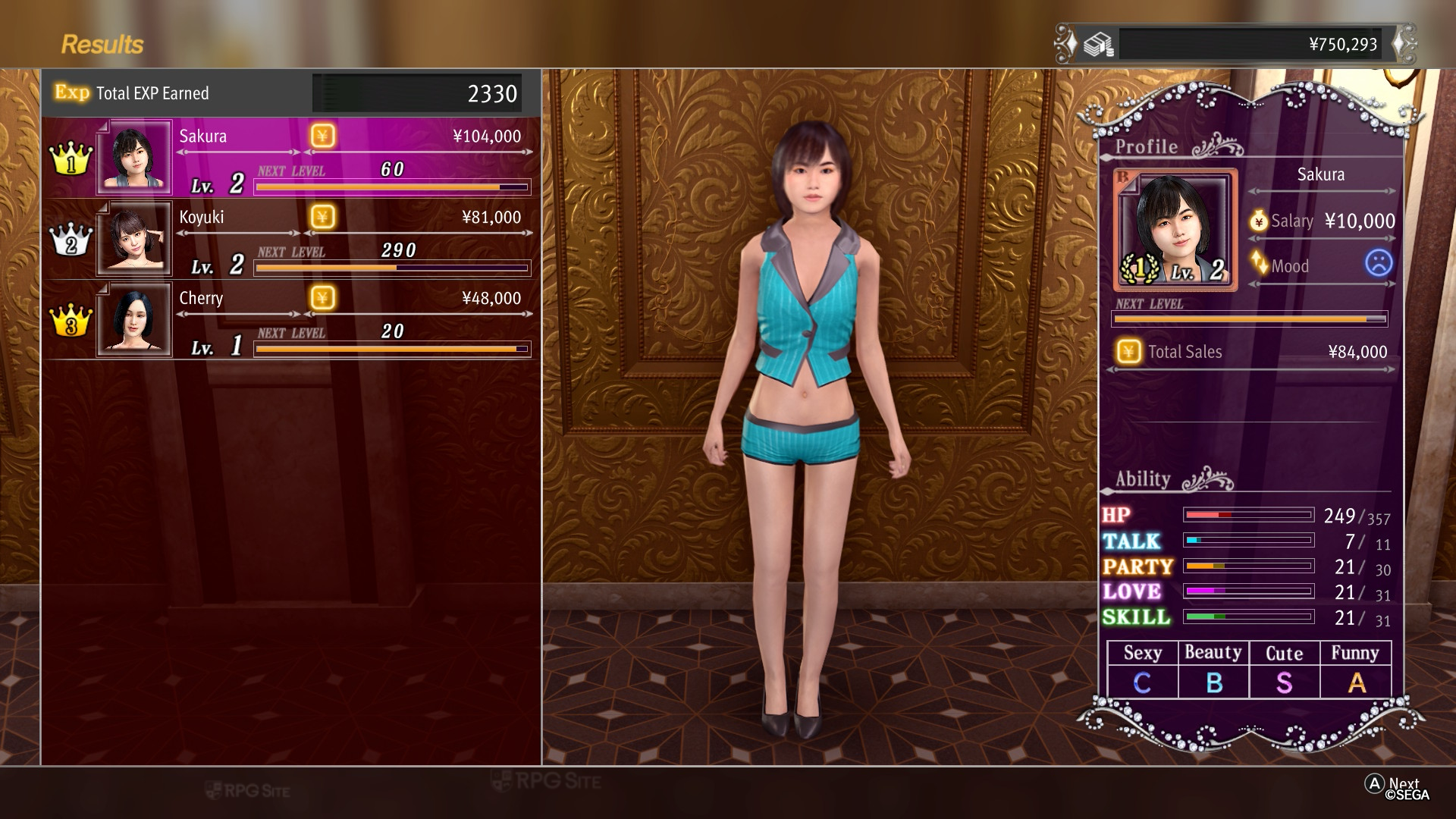1456x819 pixels.
Task: Click Koyuki's portrait thumbnail
Action: click(x=134, y=239)
